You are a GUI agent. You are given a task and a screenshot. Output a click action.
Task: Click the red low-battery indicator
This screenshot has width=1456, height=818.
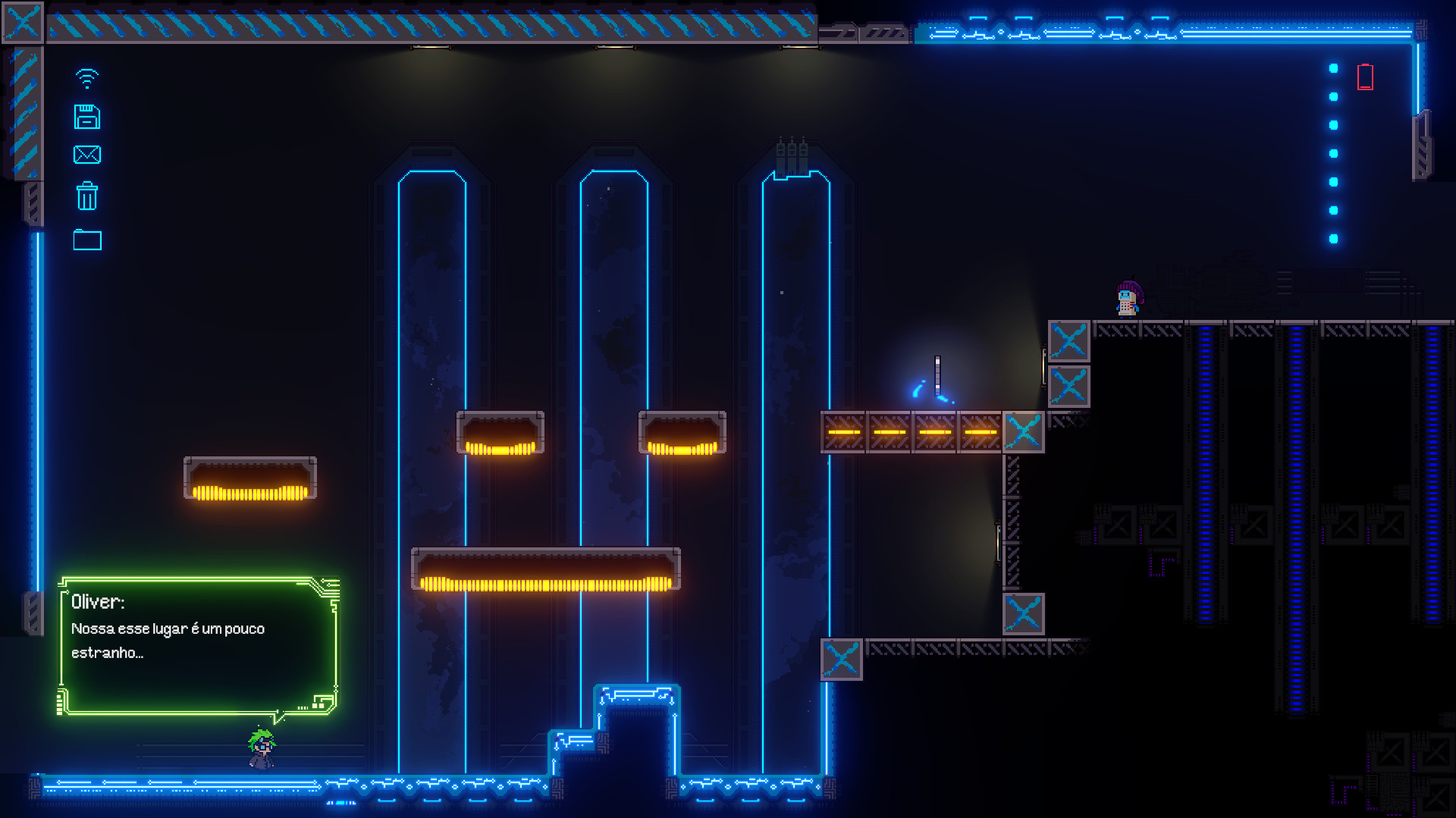tap(1365, 77)
